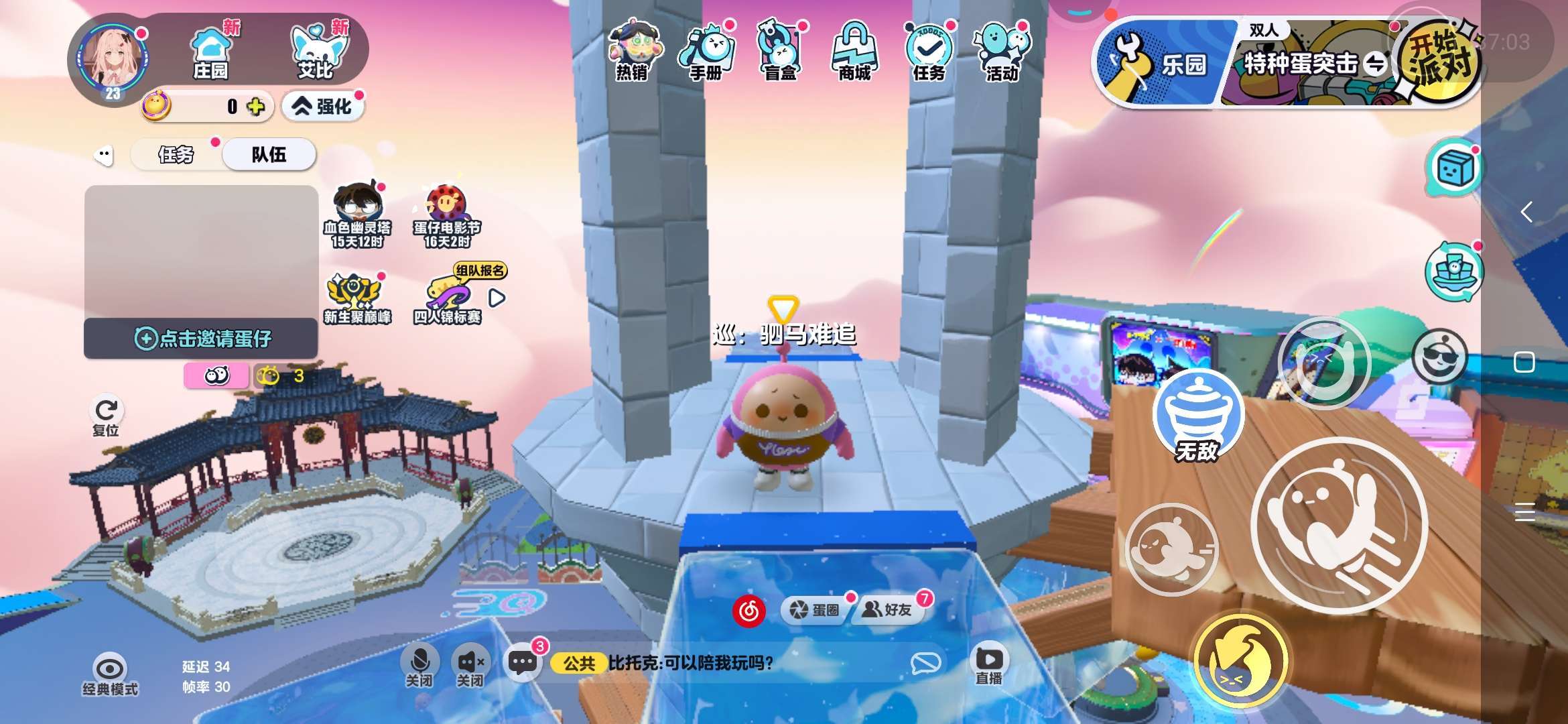Open the 盲盒 blind box menu
The height and width of the screenshot is (724, 1568).
pos(780,51)
